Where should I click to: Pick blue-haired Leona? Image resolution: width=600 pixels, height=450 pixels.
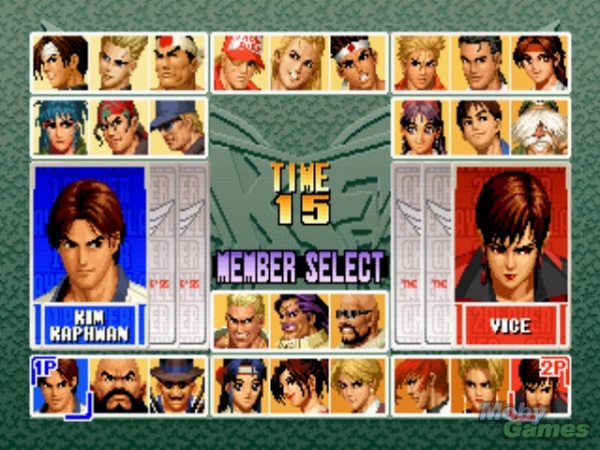click(61, 127)
